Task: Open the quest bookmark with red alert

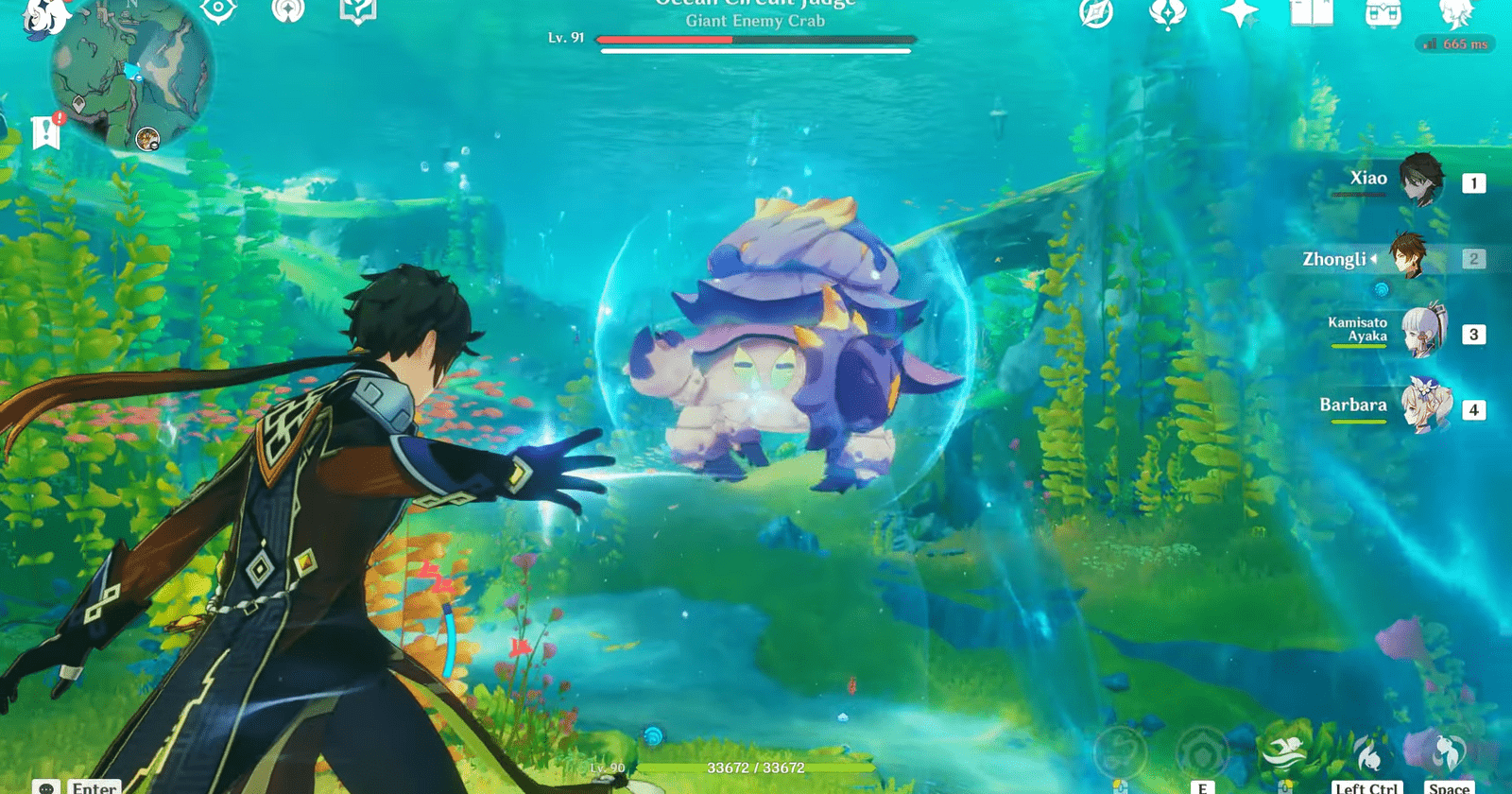Action: pyautogui.click(x=45, y=133)
